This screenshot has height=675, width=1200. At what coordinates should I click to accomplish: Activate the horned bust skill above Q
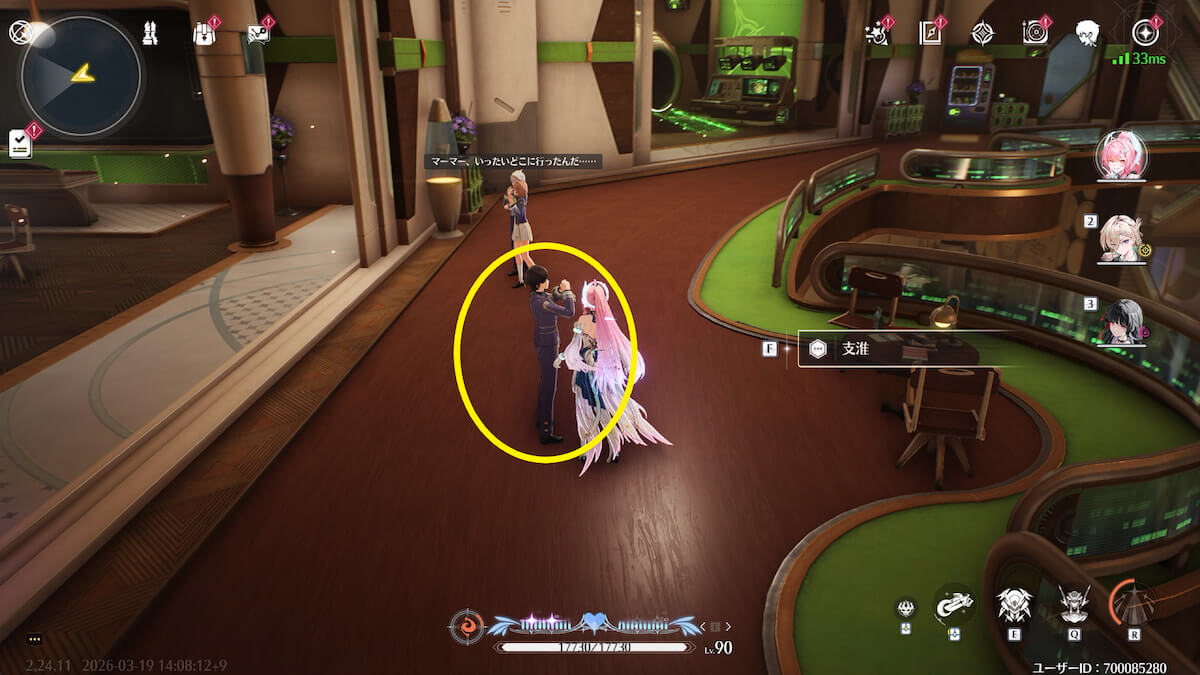point(1074,604)
